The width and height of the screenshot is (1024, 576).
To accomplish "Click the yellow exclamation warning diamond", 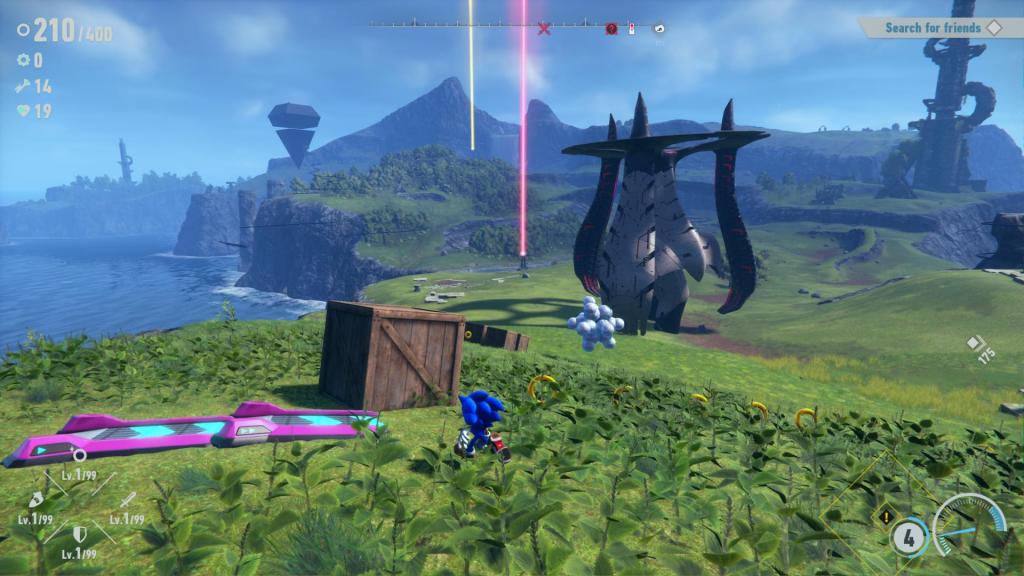I will pyautogui.click(x=884, y=518).
